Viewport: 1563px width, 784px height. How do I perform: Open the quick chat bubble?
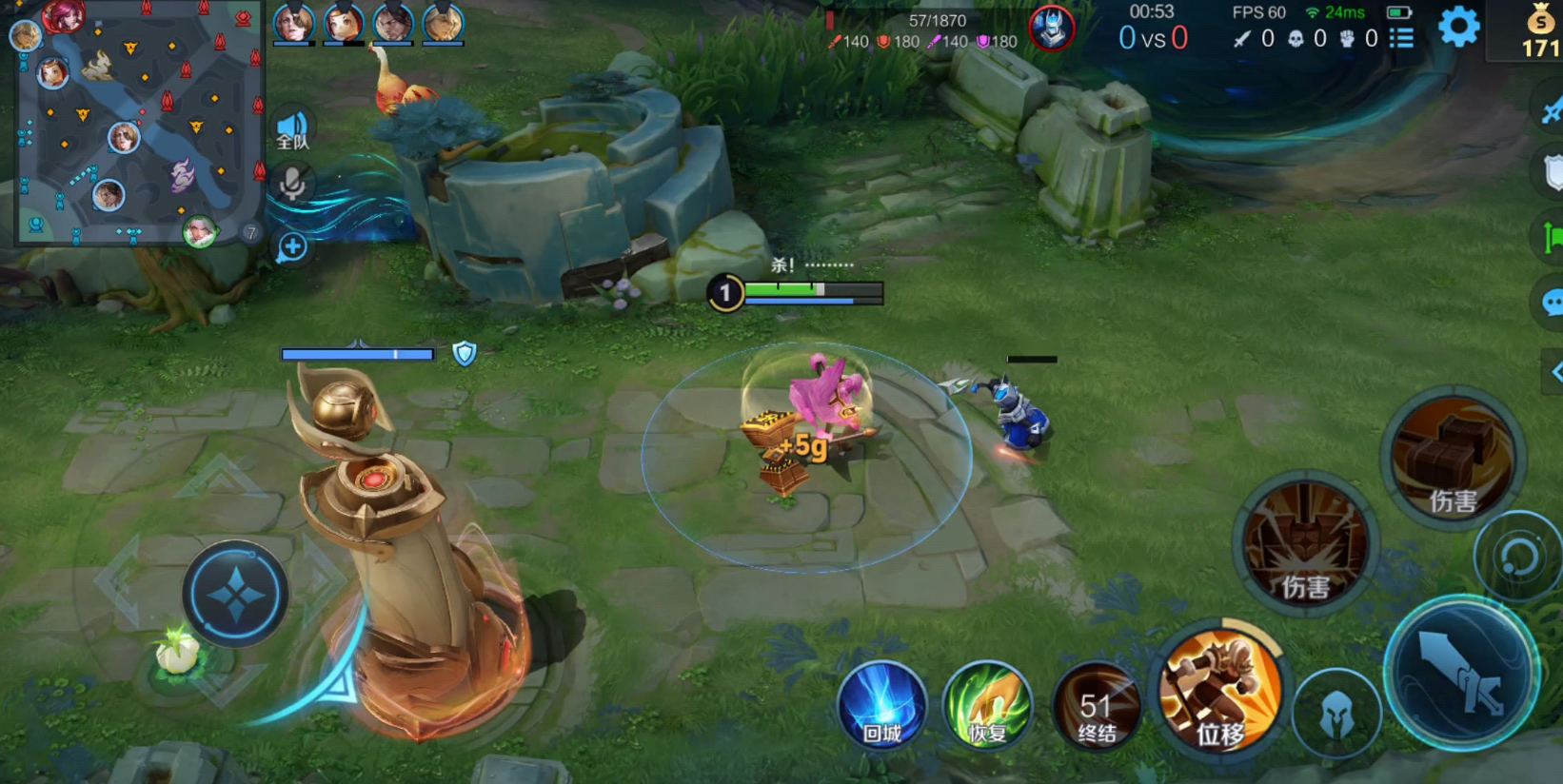tap(1550, 304)
